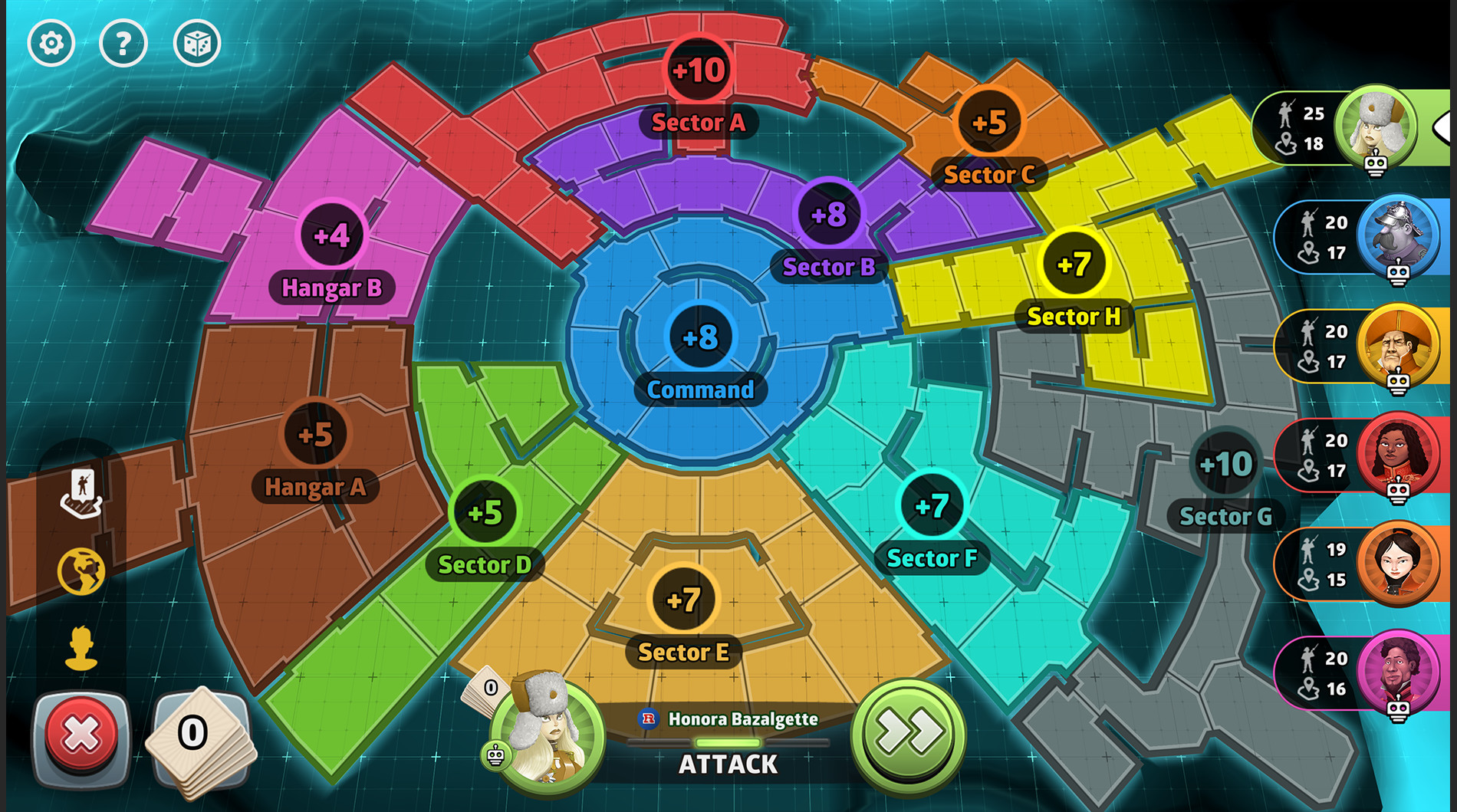Image resolution: width=1457 pixels, height=812 pixels.
Task: Select the Sector A bonus label
Action: (x=699, y=123)
